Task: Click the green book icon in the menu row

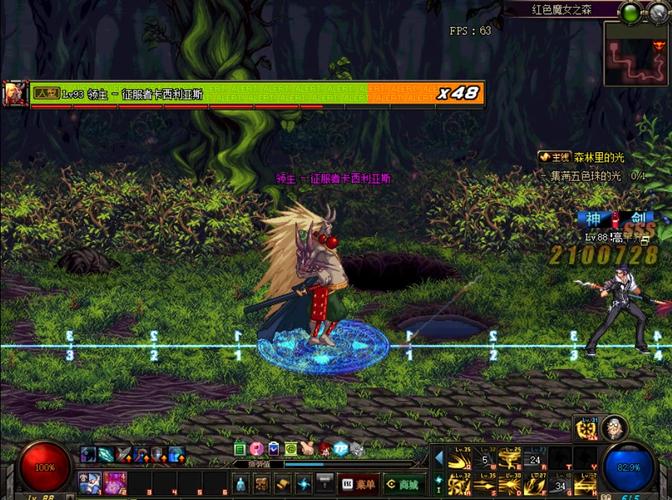Action: coord(240,448)
